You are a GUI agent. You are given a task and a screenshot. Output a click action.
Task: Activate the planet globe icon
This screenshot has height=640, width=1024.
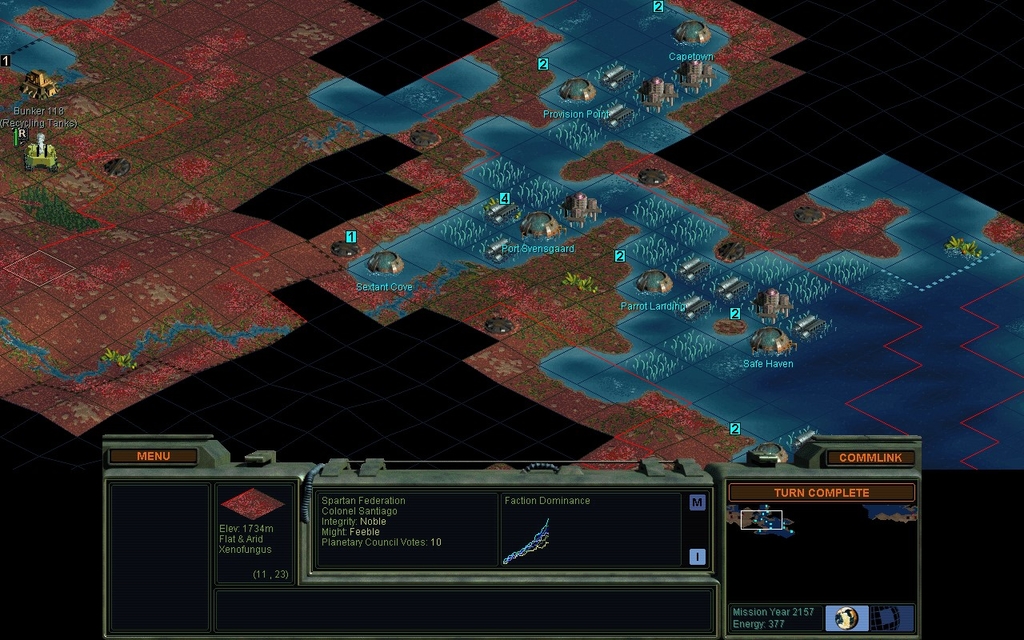(x=846, y=617)
